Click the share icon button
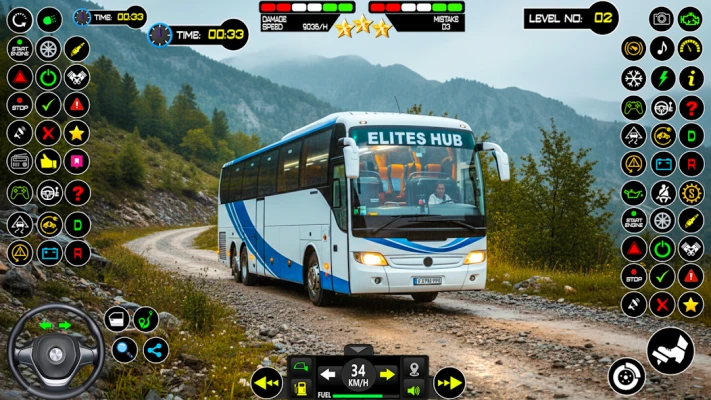Image resolution: width=711 pixels, height=400 pixels. 155,350
